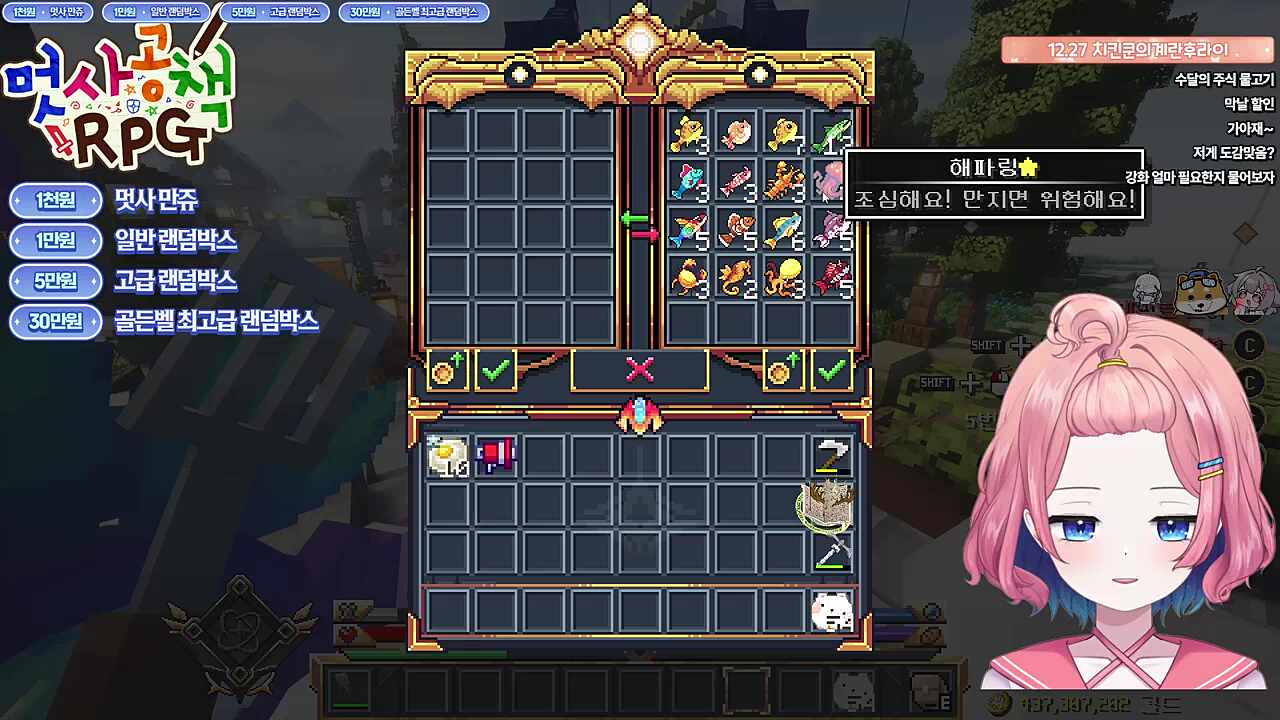Confirm trade with checkmark under the fish grid
This screenshot has height=720, width=1280.
831,370
